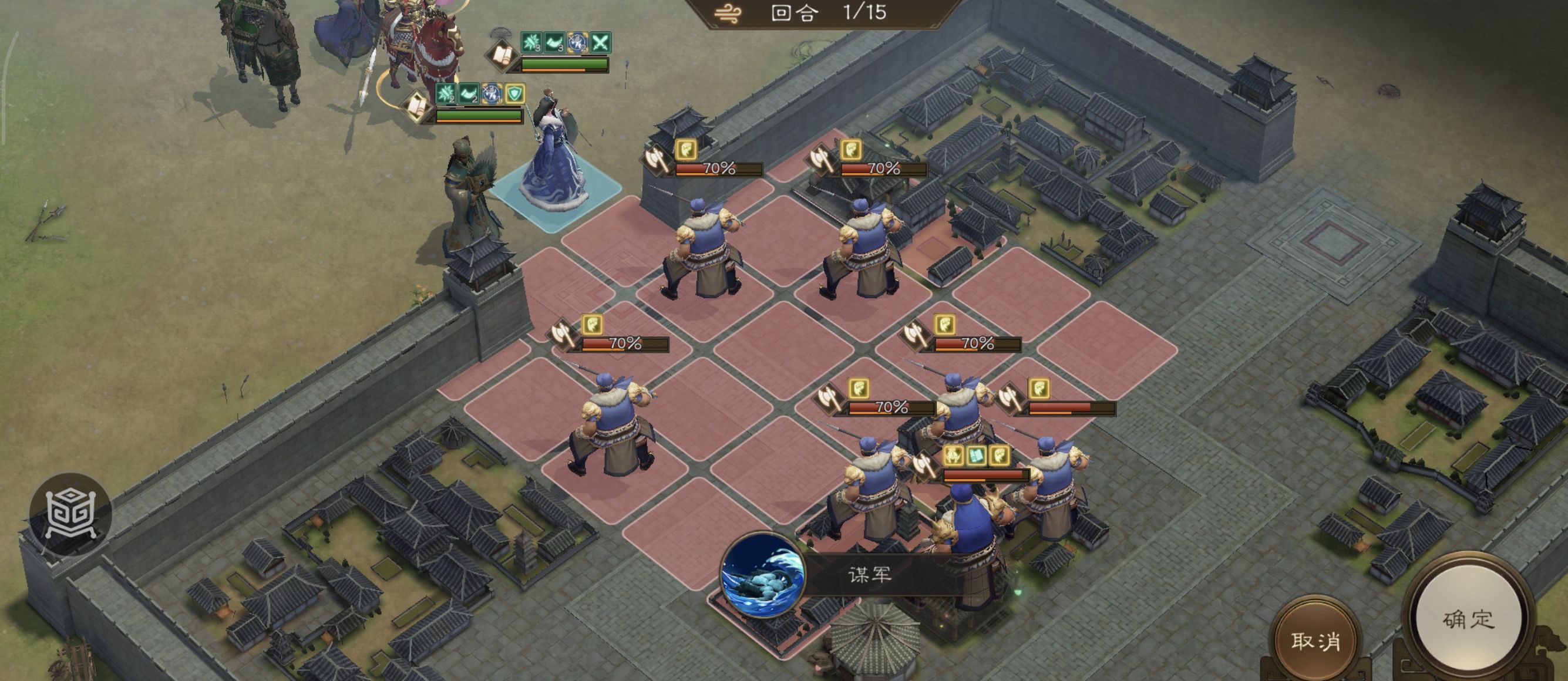The height and width of the screenshot is (681, 1568).
Task: Click the gold-framed scroll icon near the lower hero's bars
Action: 416,106
